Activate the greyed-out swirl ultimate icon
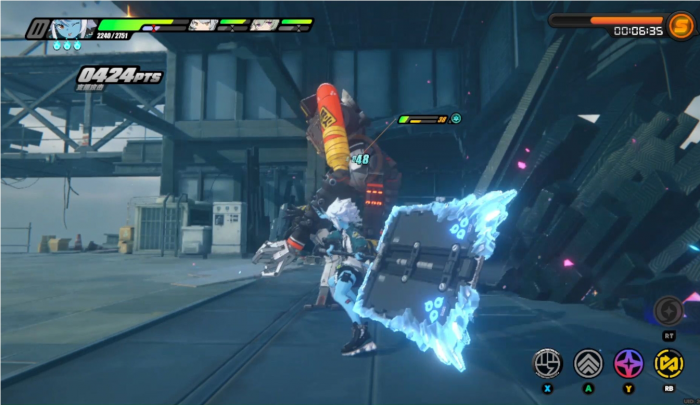The width and height of the screenshot is (700, 405). (x=668, y=309)
